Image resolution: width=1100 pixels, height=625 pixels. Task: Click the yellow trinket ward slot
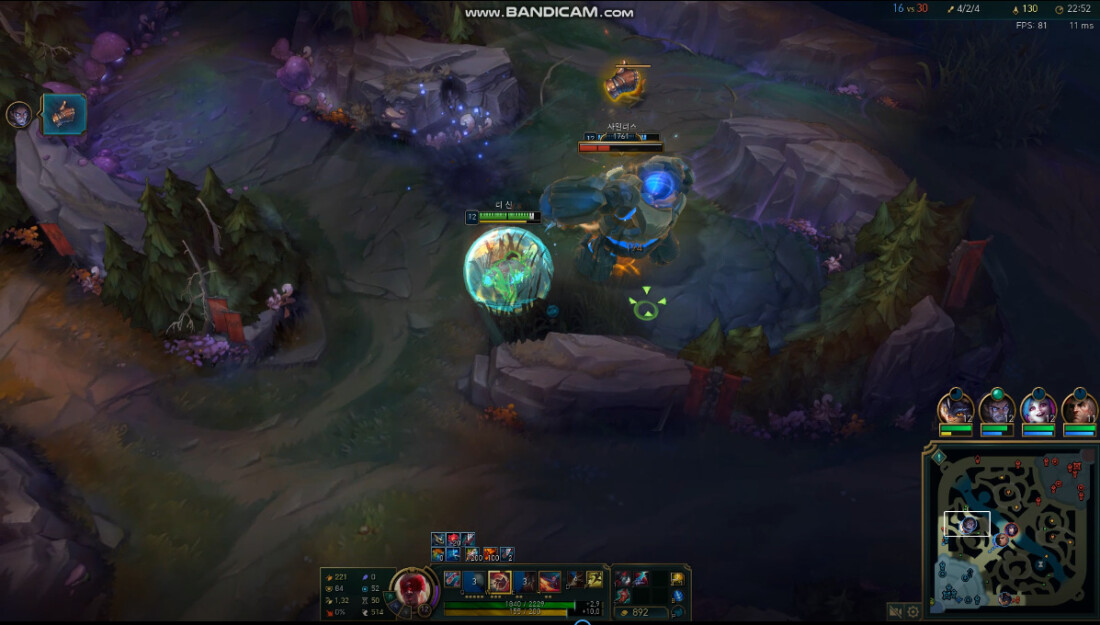(x=677, y=579)
